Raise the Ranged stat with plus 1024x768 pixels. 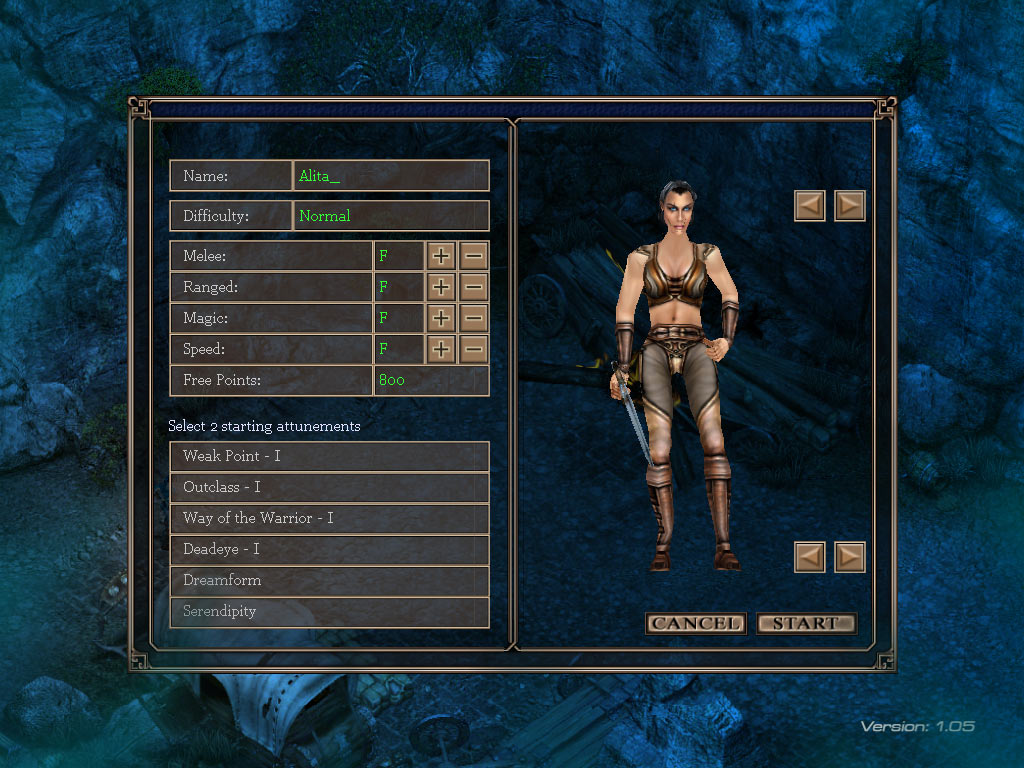coord(441,288)
